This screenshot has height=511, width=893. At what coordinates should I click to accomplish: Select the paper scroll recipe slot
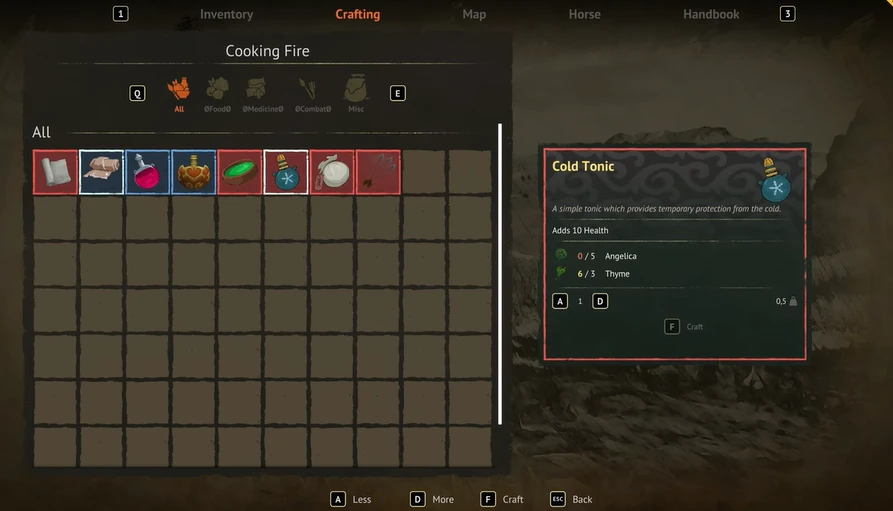click(x=55, y=172)
